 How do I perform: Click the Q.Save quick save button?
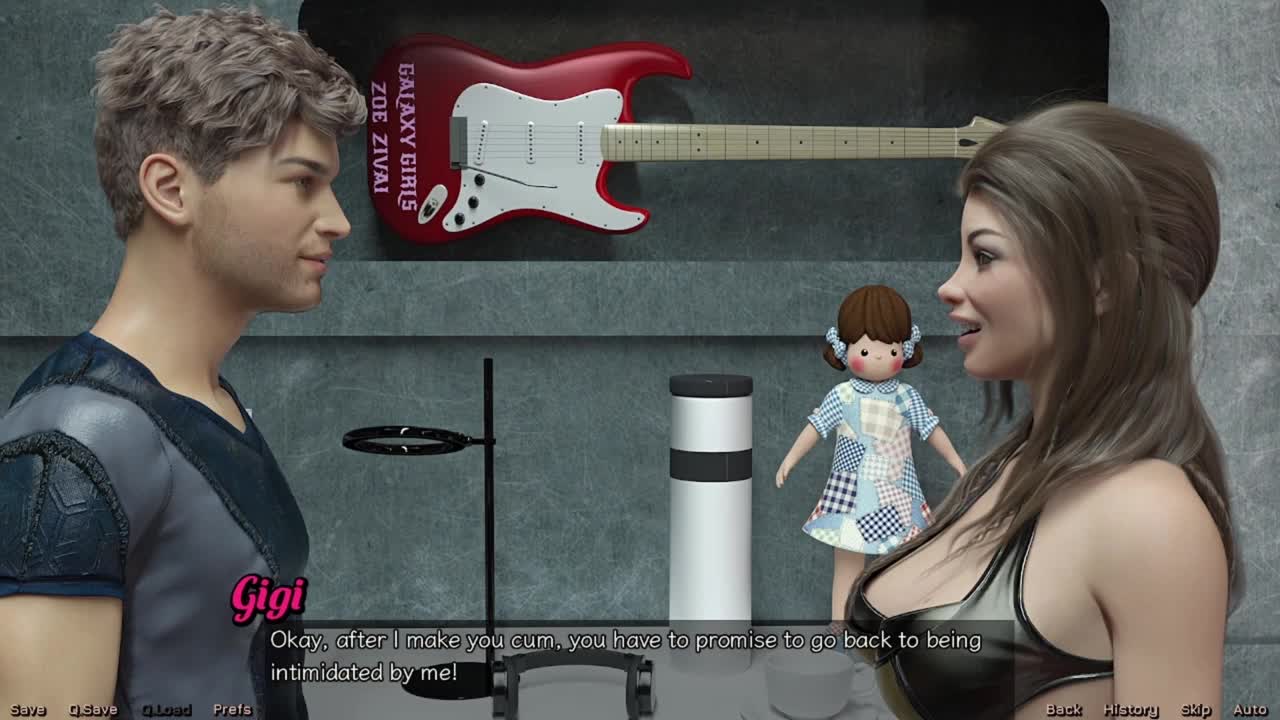[93, 709]
